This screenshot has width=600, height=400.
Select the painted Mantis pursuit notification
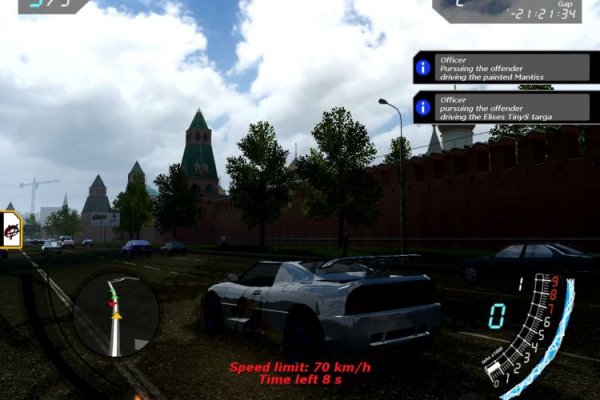pyautogui.click(x=501, y=67)
